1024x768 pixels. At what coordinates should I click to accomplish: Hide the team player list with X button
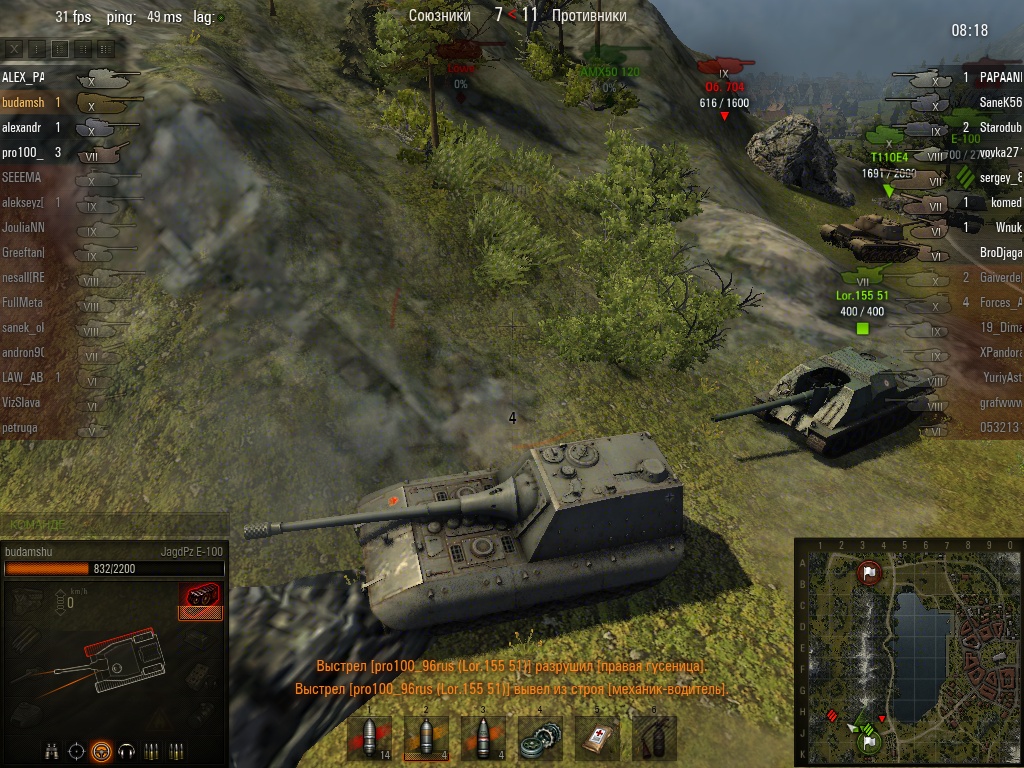coord(14,48)
